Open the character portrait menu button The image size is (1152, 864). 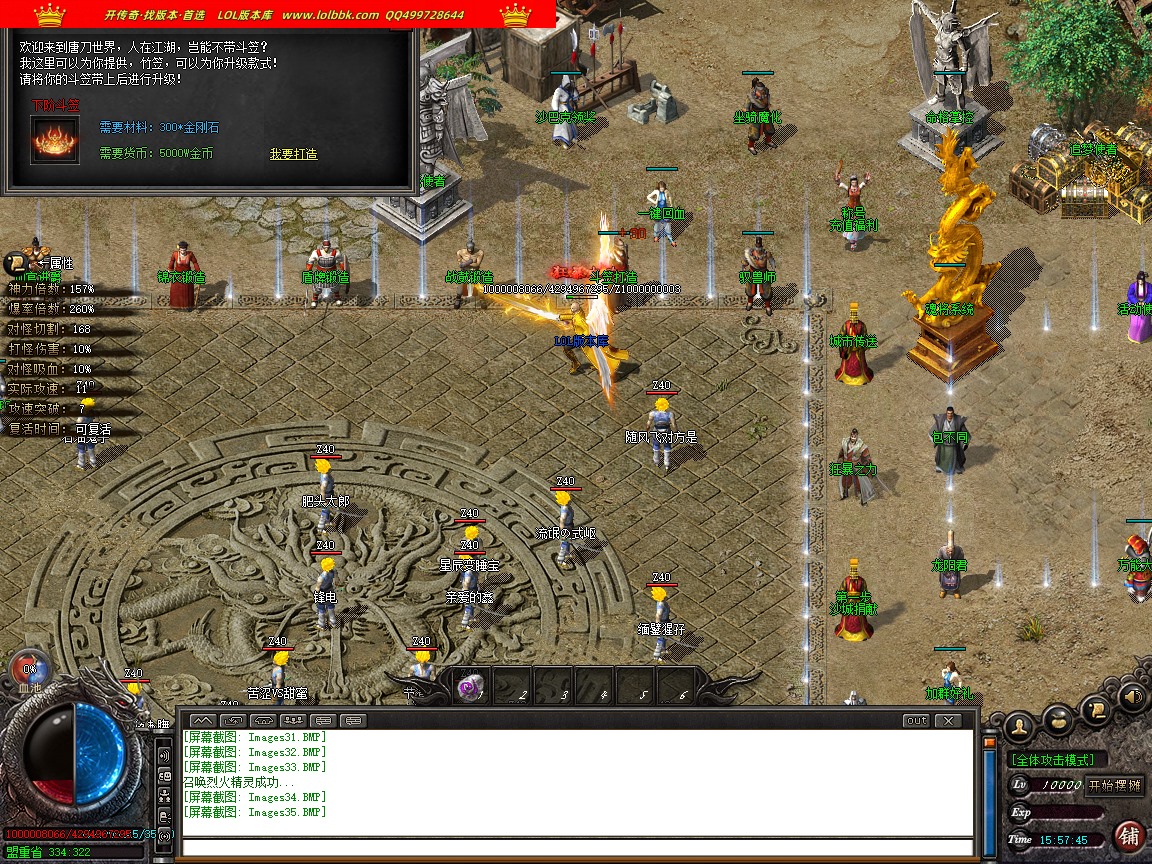tap(1019, 724)
